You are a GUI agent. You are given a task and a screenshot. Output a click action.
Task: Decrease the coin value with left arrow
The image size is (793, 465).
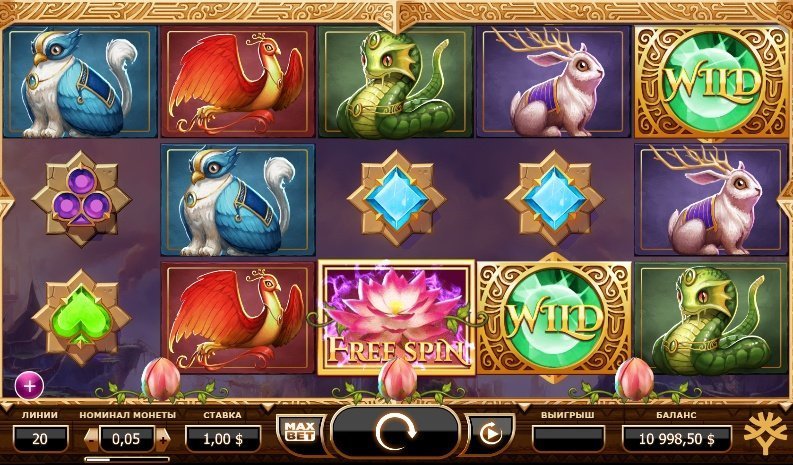click(x=92, y=437)
